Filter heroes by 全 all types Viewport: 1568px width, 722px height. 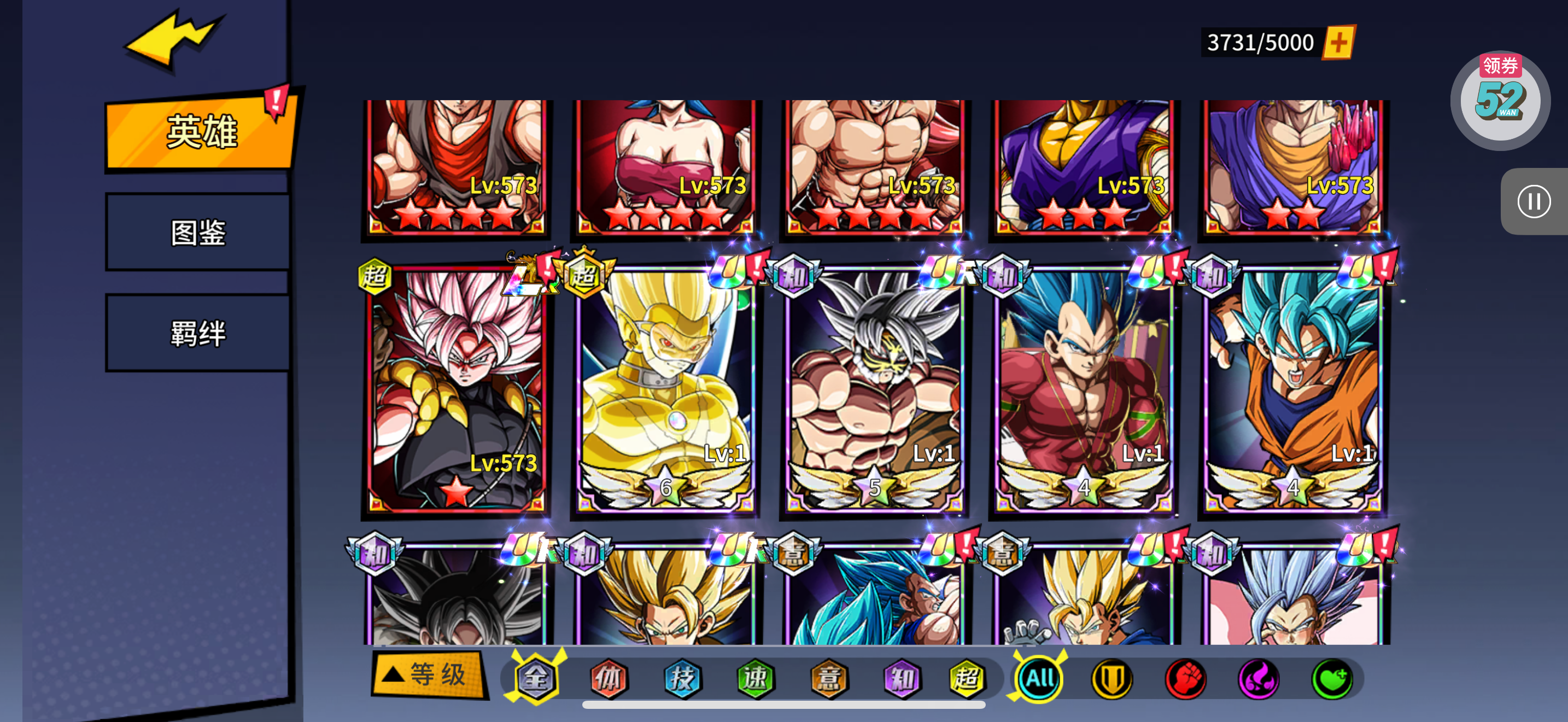point(536,678)
